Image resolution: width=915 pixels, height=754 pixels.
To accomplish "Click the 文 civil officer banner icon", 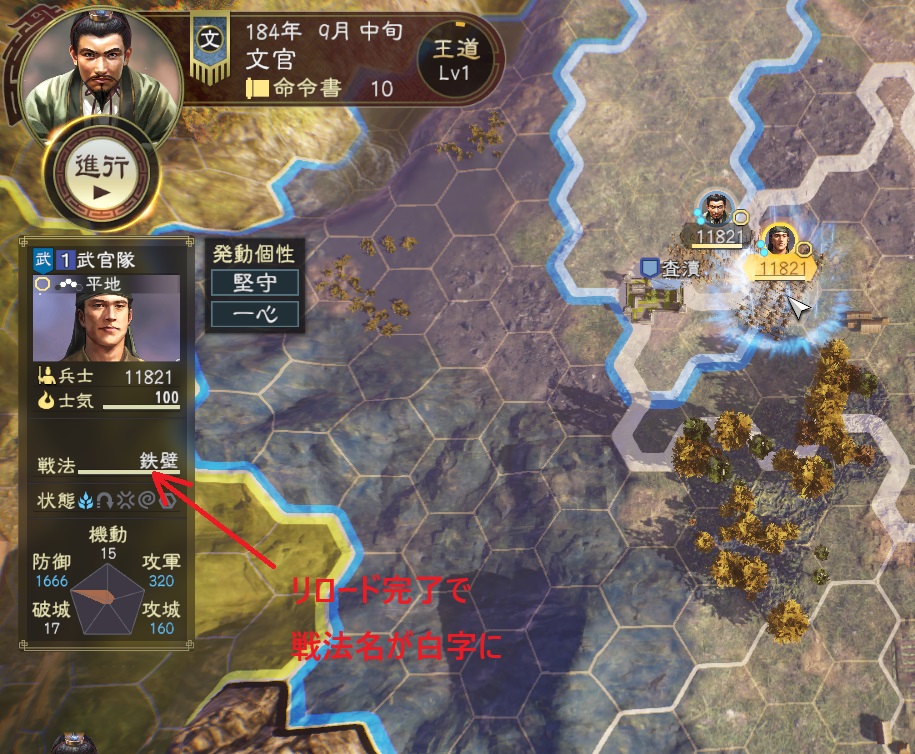I will (x=210, y=44).
